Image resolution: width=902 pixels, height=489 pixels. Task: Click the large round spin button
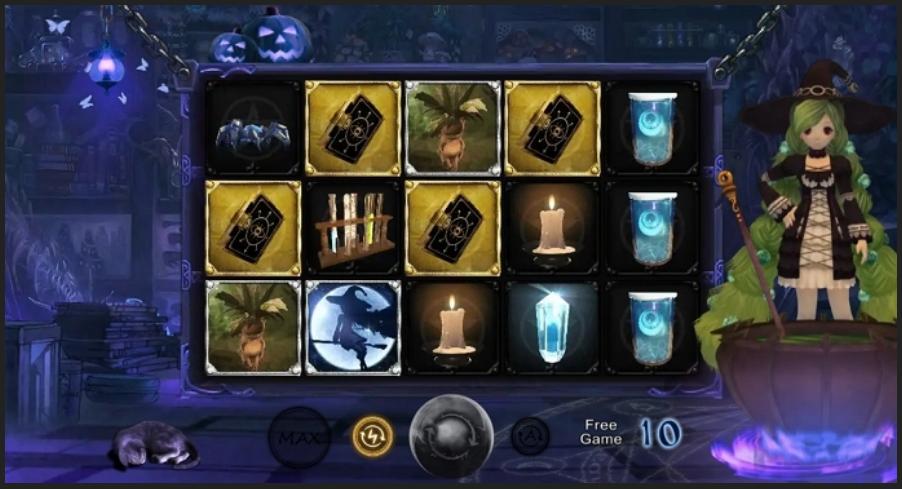pos(451,437)
